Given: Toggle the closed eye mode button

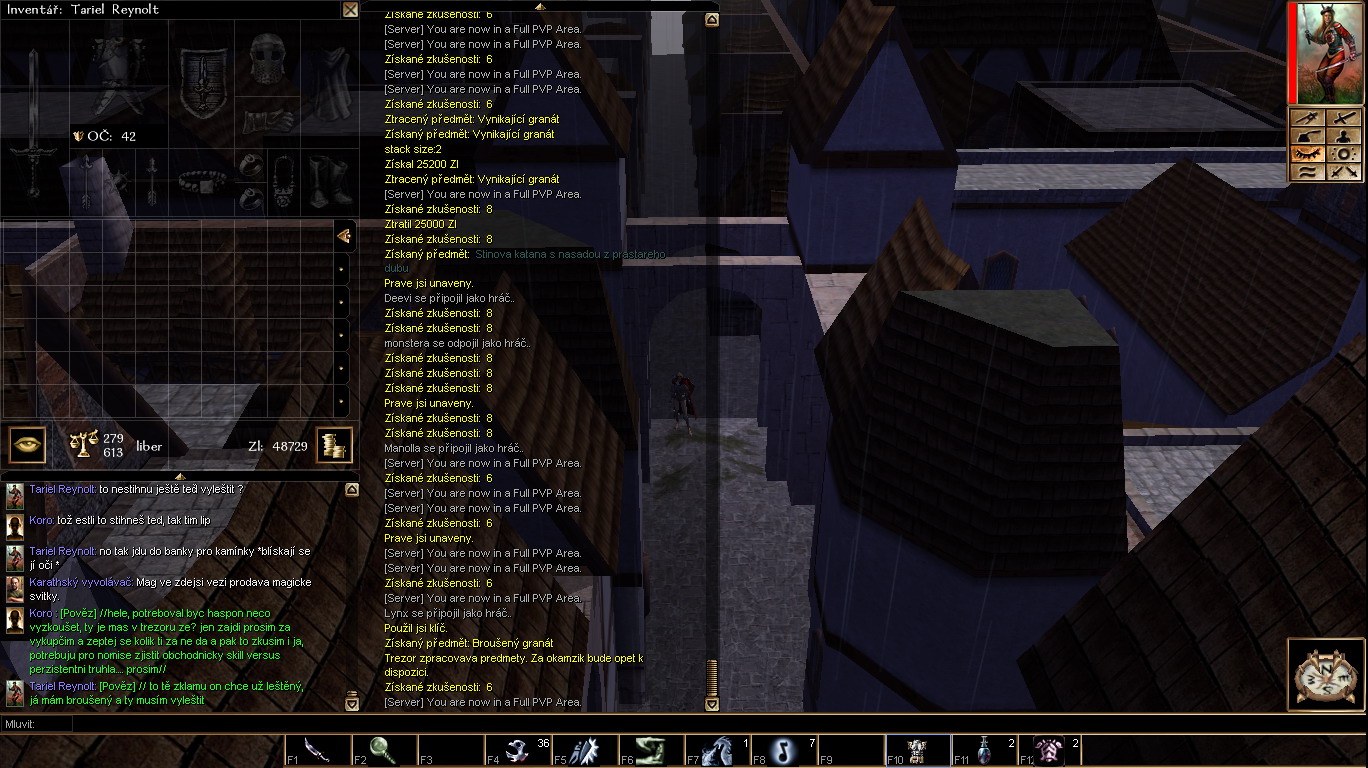Looking at the screenshot, I should tap(1306, 154).
